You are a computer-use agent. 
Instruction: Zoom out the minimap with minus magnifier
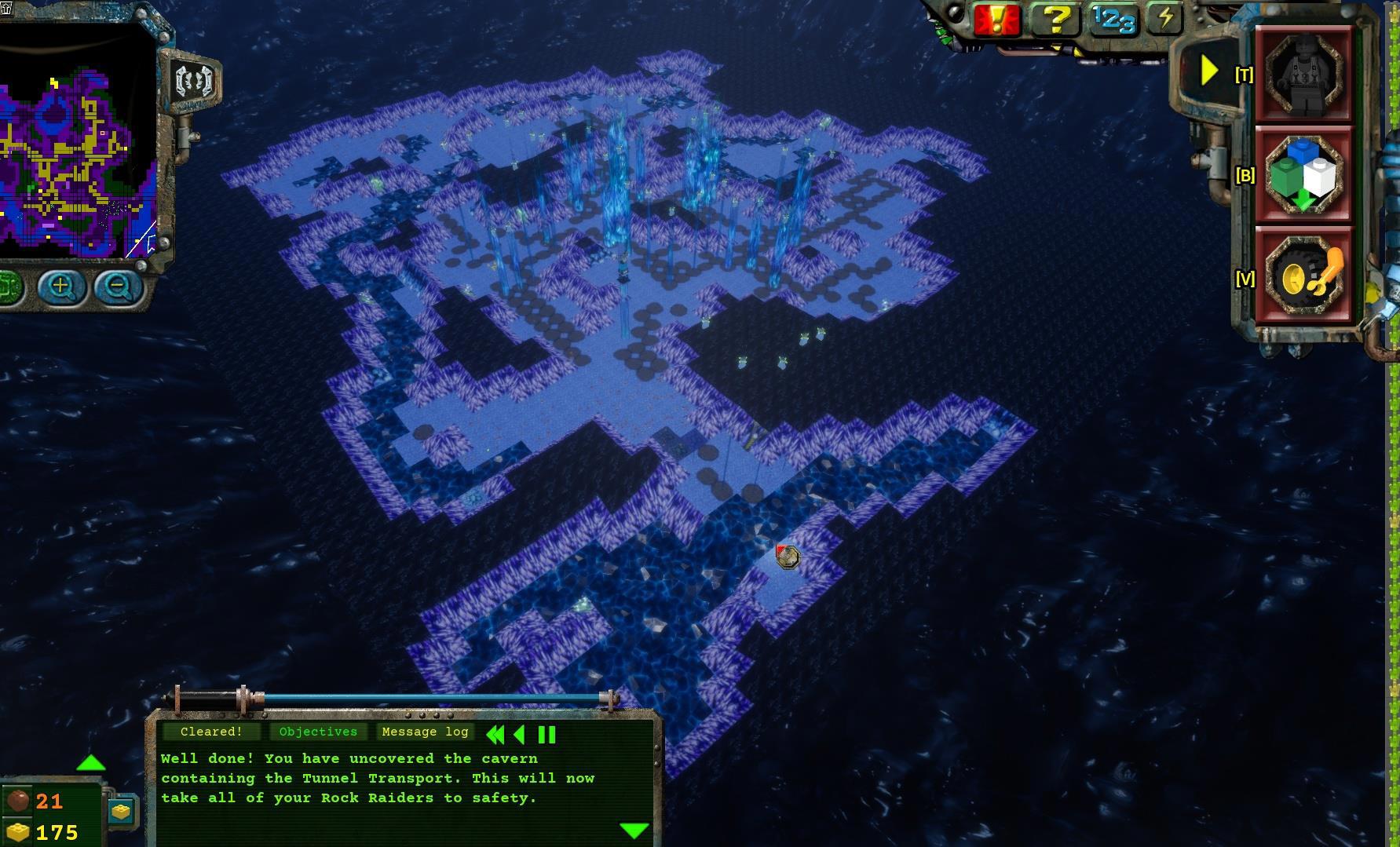point(118,287)
